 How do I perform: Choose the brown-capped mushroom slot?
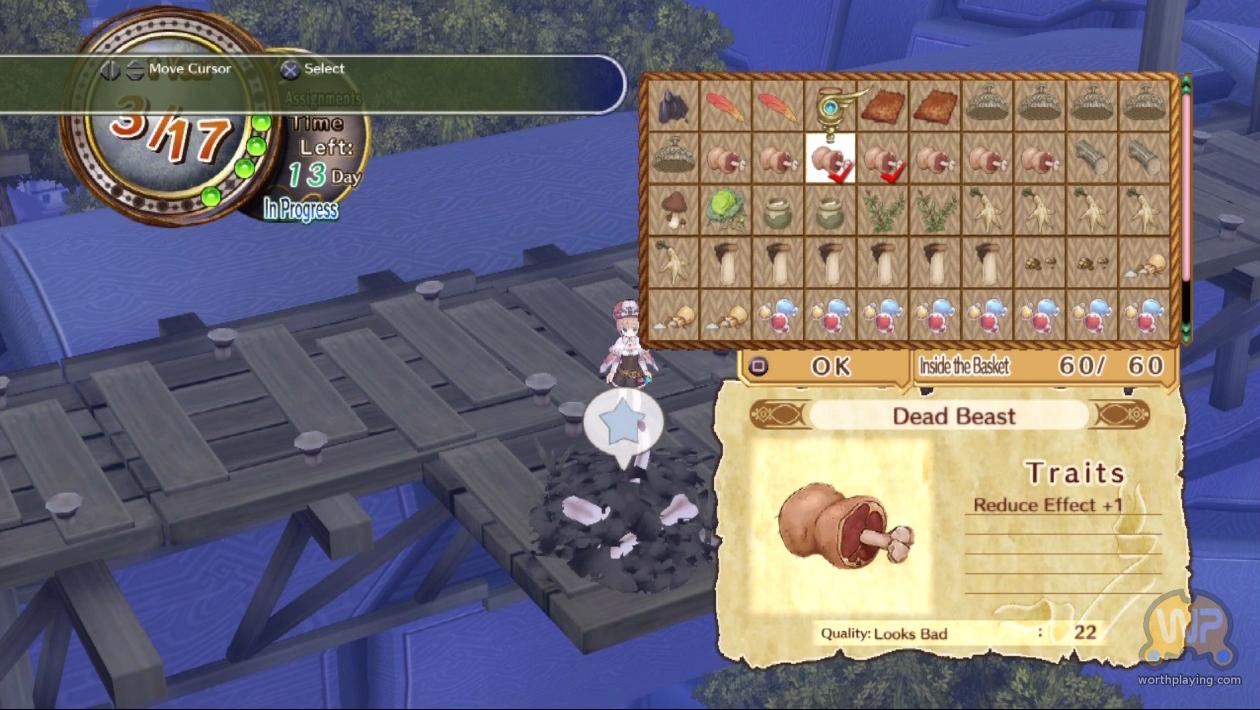673,209
